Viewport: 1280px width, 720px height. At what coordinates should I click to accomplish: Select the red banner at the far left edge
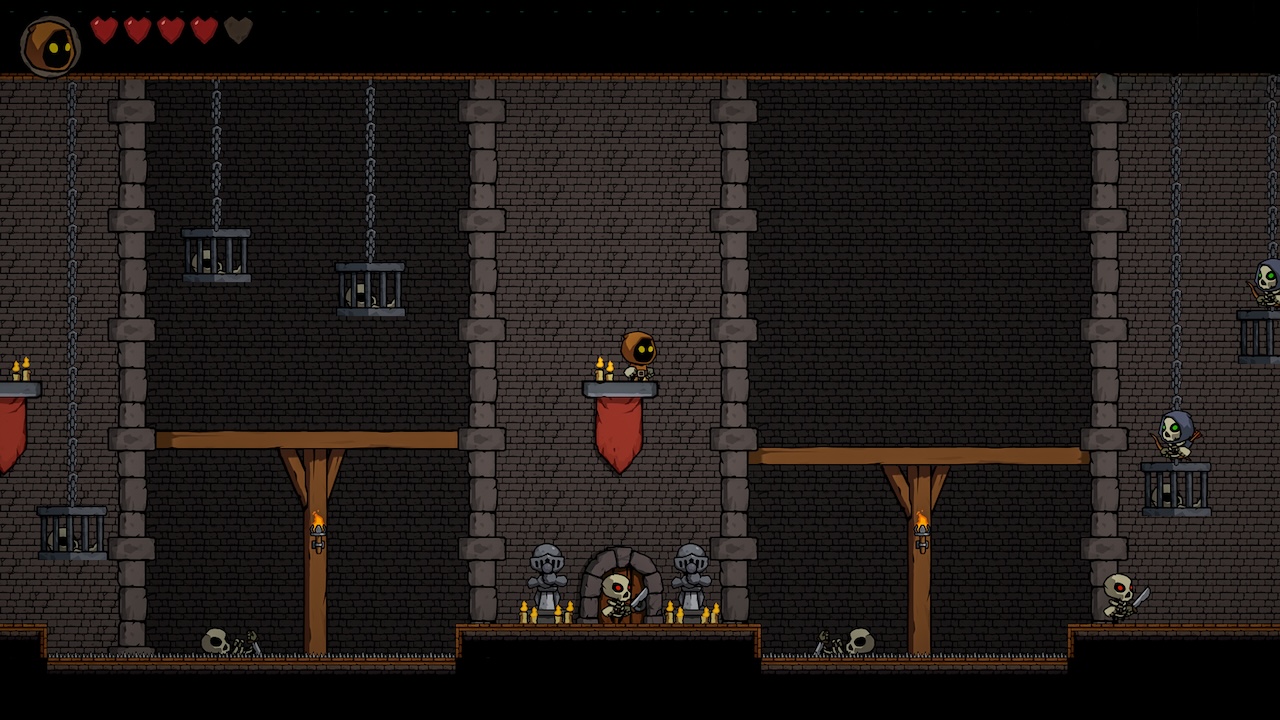(10, 430)
